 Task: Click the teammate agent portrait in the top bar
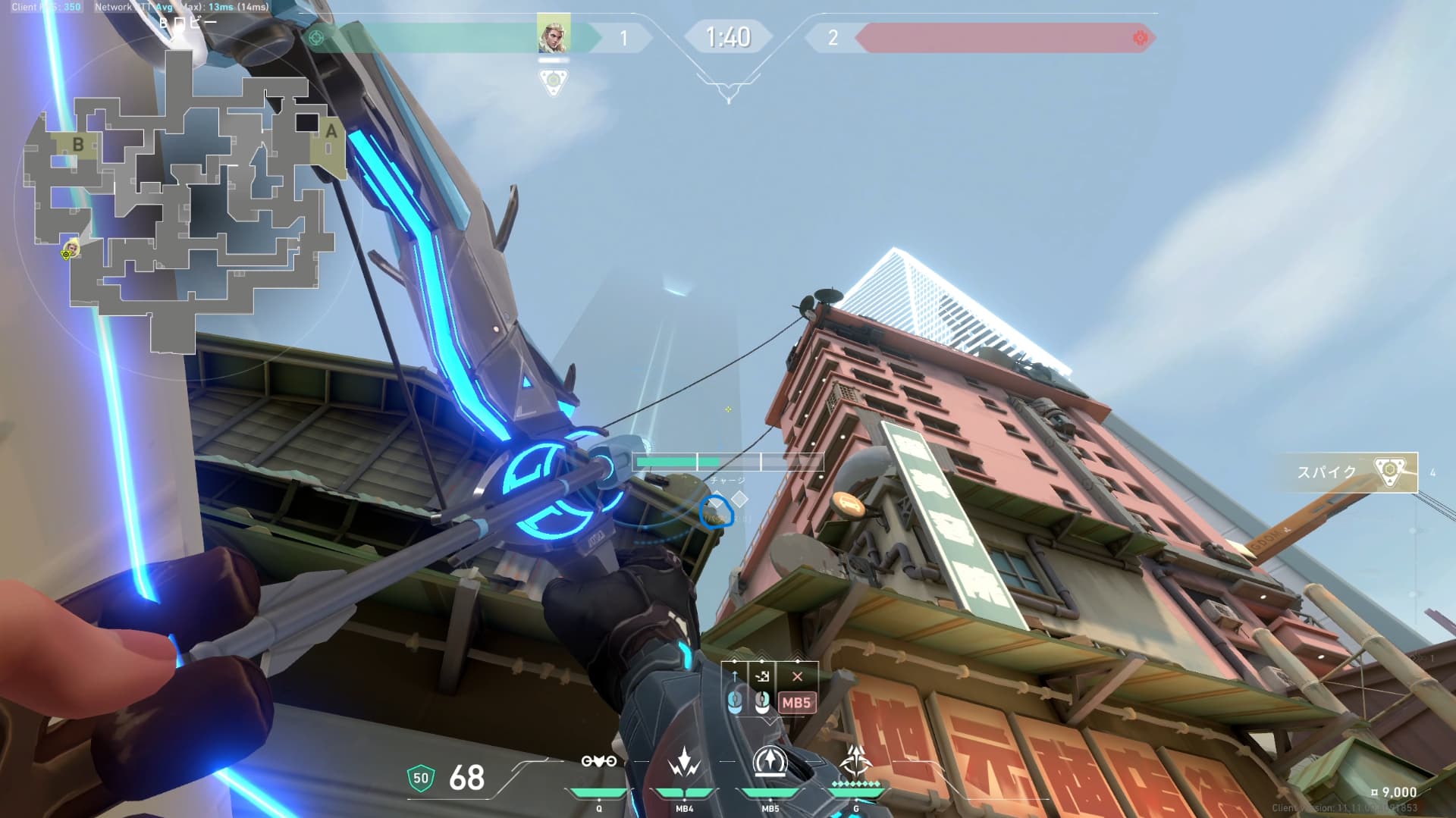[553, 35]
